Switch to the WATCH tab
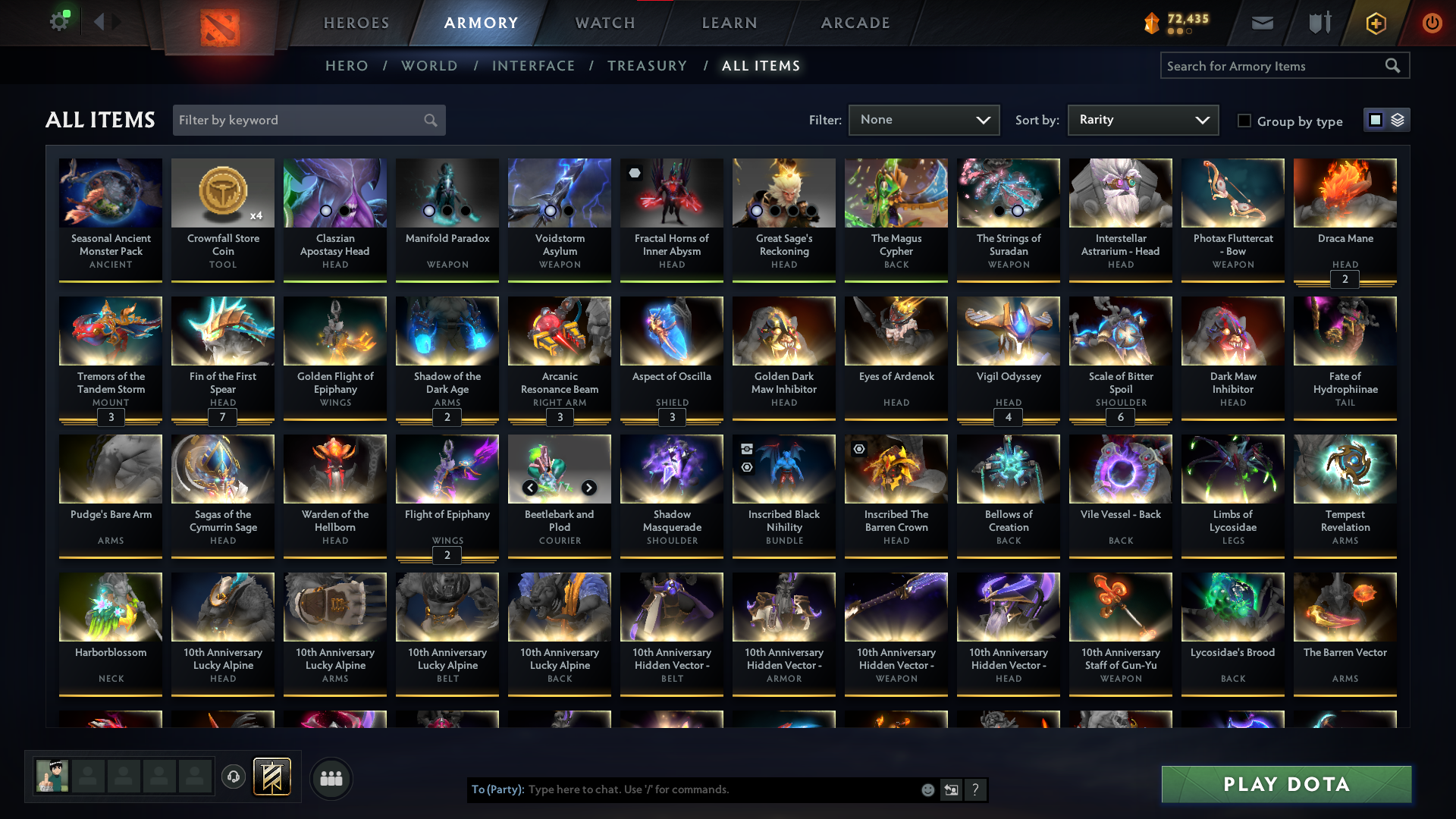 click(604, 23)
